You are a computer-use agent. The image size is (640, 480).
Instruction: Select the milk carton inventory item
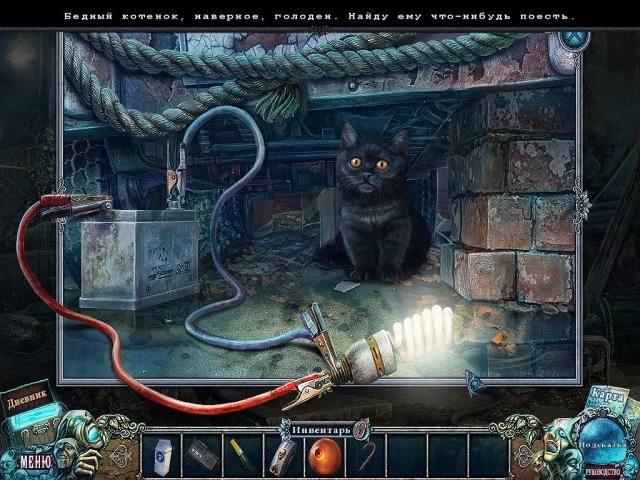[x=162, y=455]
